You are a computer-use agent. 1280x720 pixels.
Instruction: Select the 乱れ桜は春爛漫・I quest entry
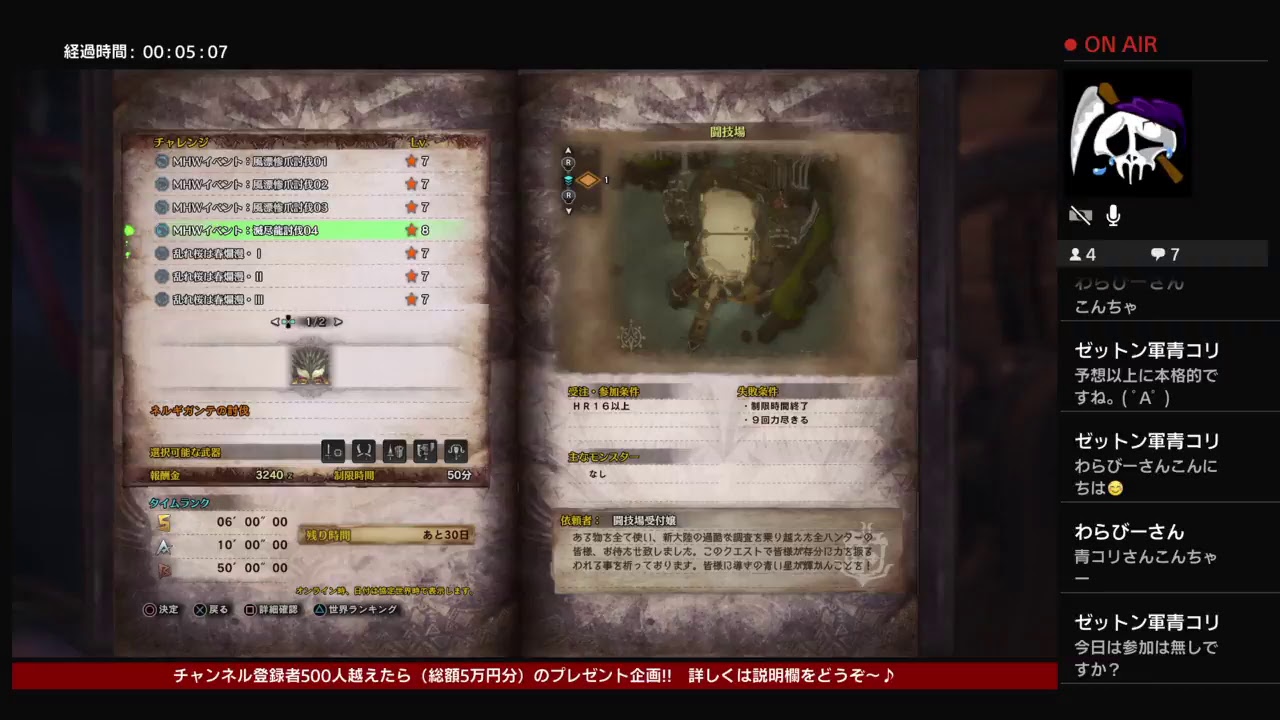pyautogui.click(x=290, y=253)
